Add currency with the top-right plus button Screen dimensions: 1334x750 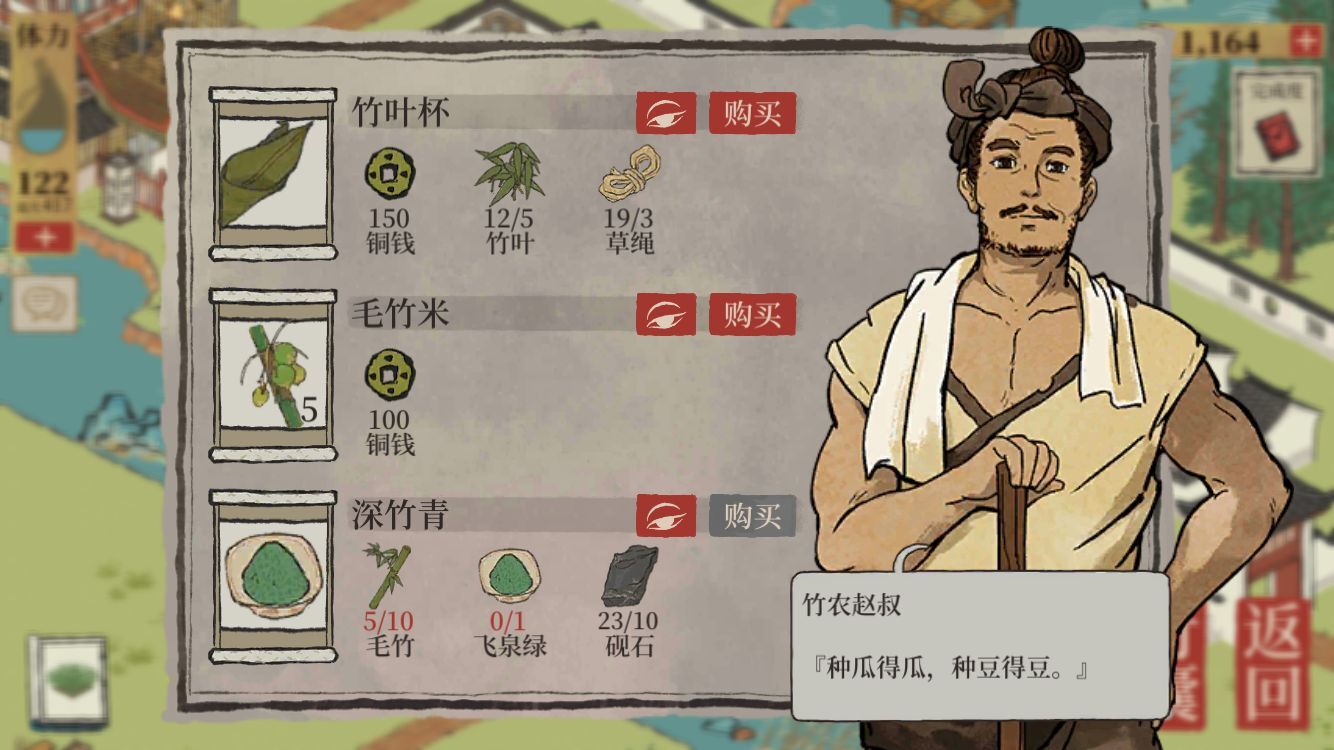coord(1304,41)
